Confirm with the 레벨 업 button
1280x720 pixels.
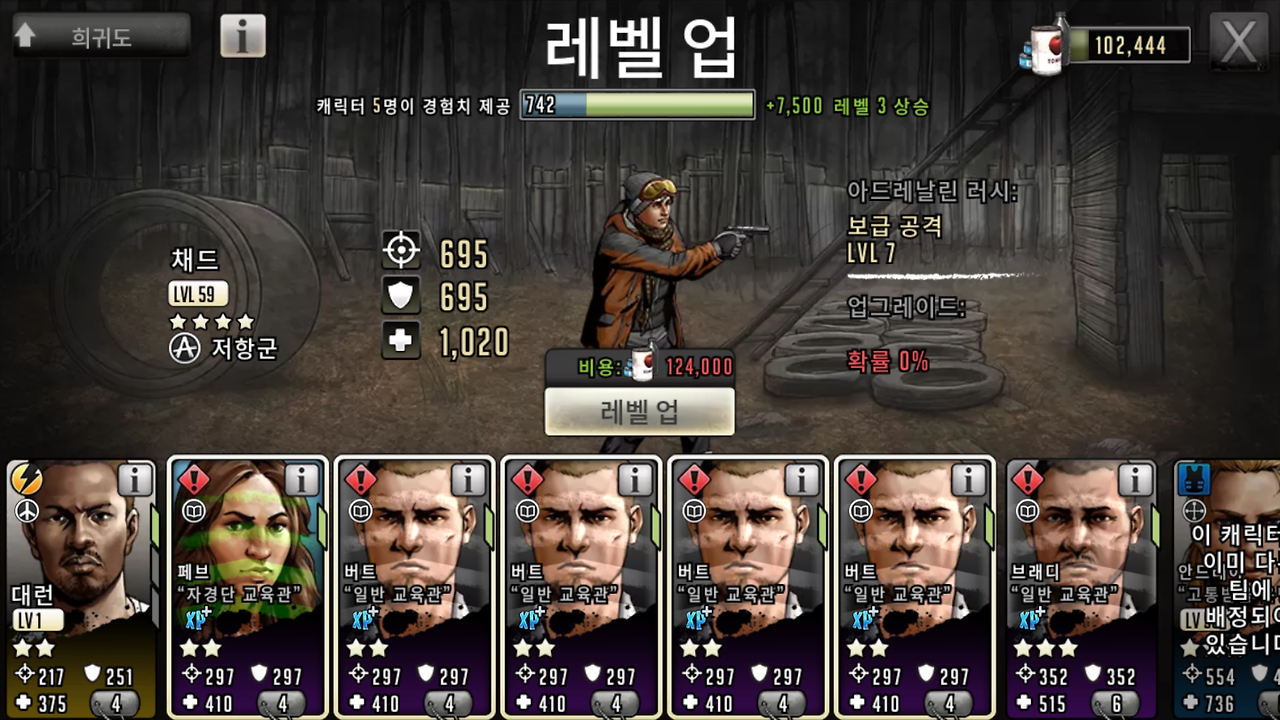(640, 411)
